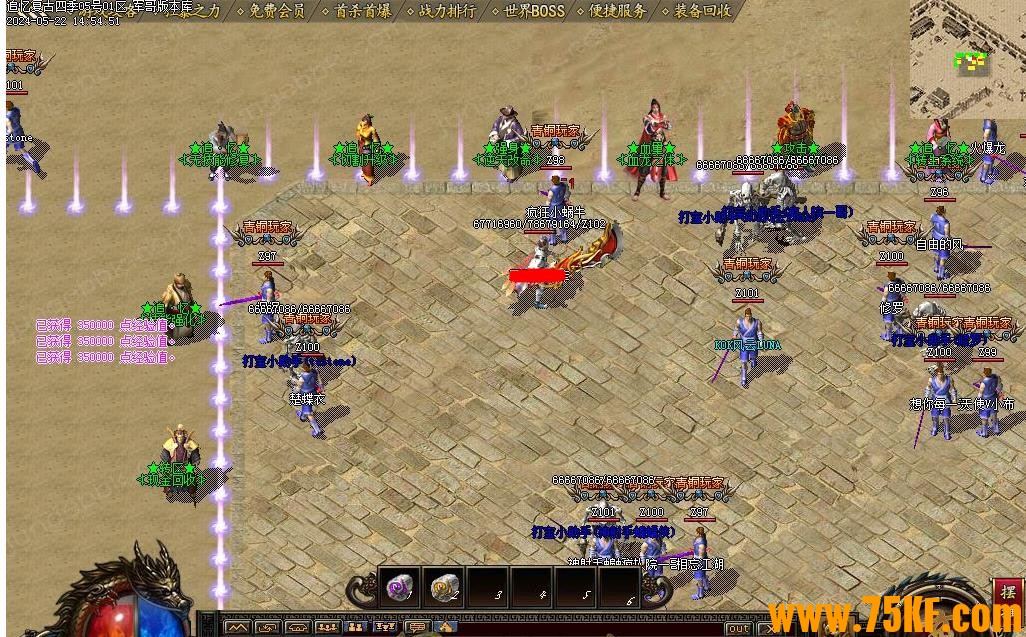
Task: Open the 世界BOSS menu
Action: [x=533, y=11]
